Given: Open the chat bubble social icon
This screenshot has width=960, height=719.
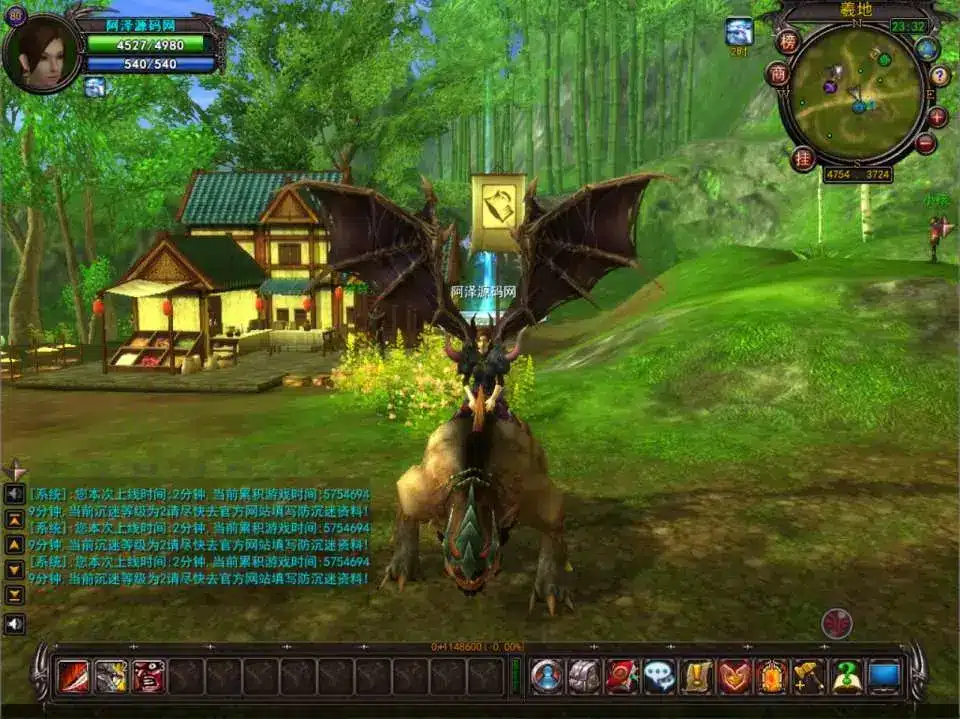Looking at the screenshot, I should pyautogui.click(x=659, y=676).
